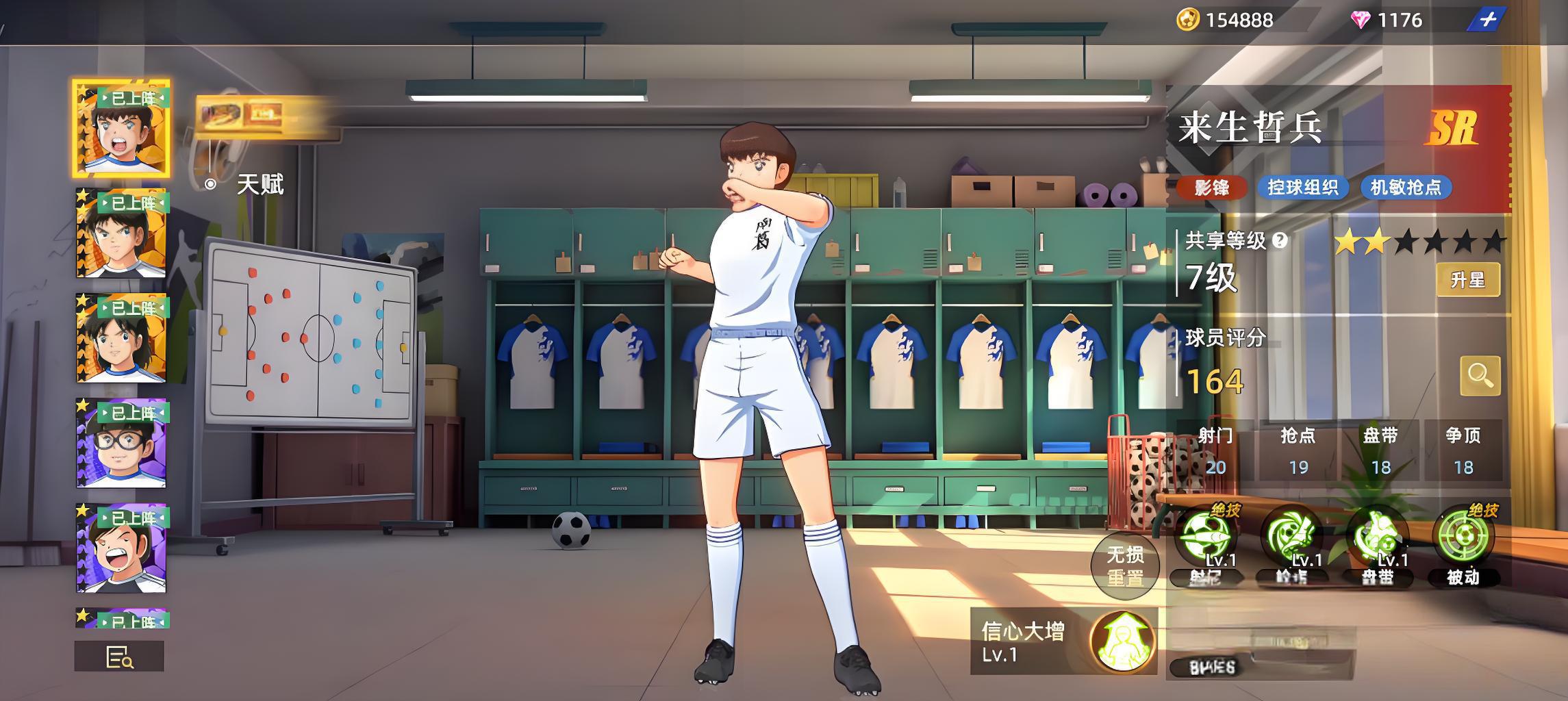1568x701 pixels.
Task: Select the glasses-wearing player portrait
Action: [x=121, y=443]
